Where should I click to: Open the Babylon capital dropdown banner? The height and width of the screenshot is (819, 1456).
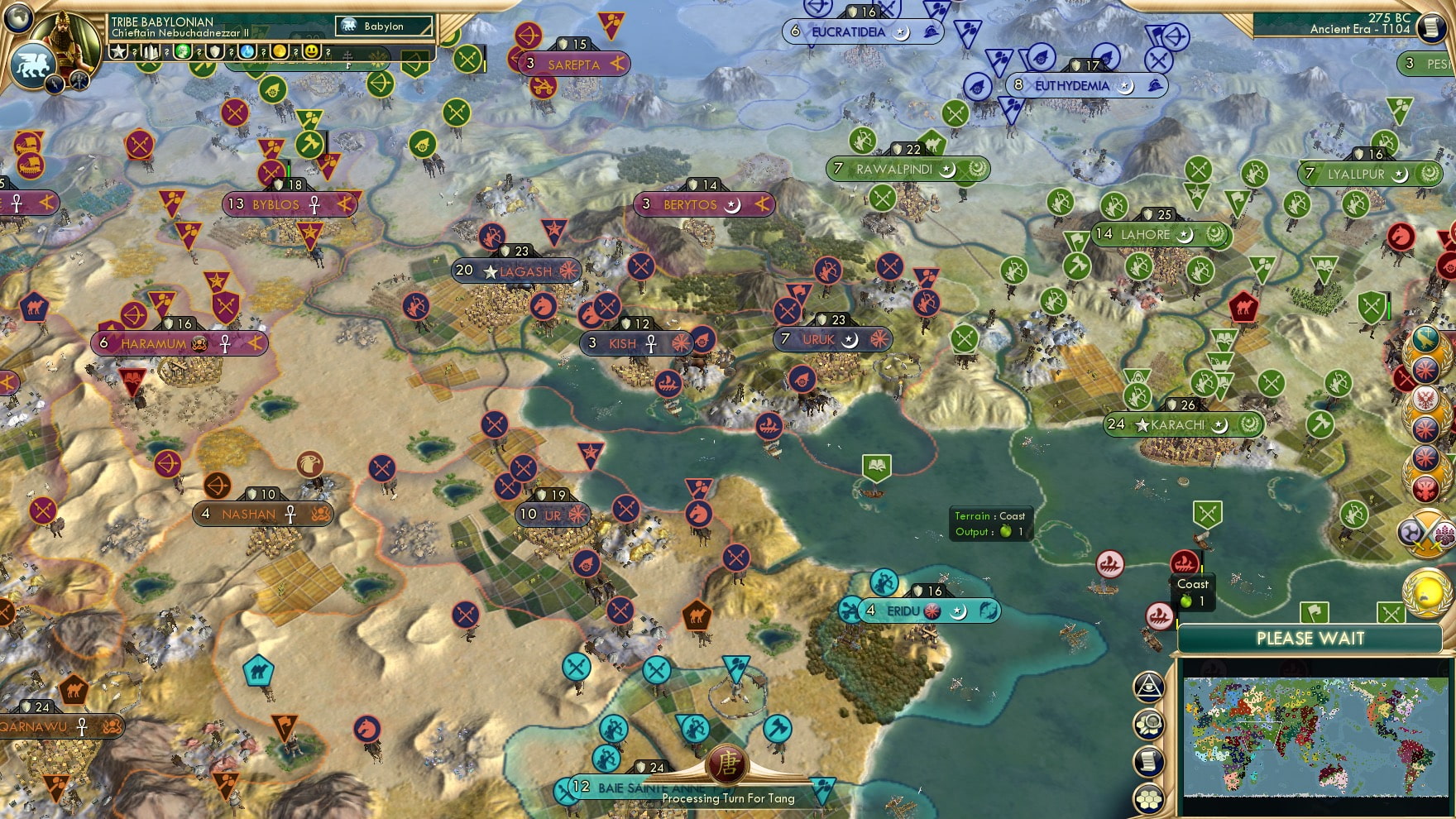385,26
